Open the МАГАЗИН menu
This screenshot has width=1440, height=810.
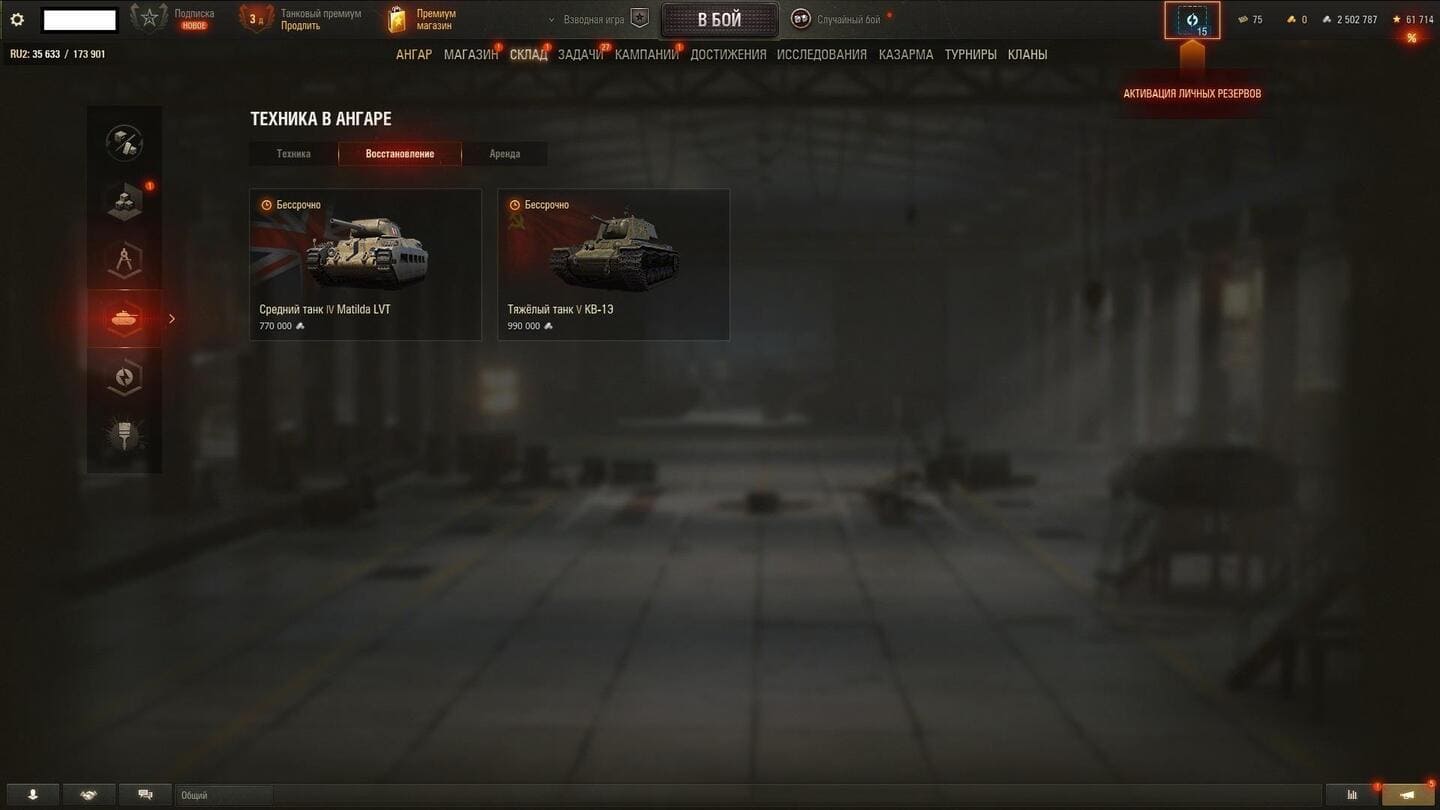(470, 55)
